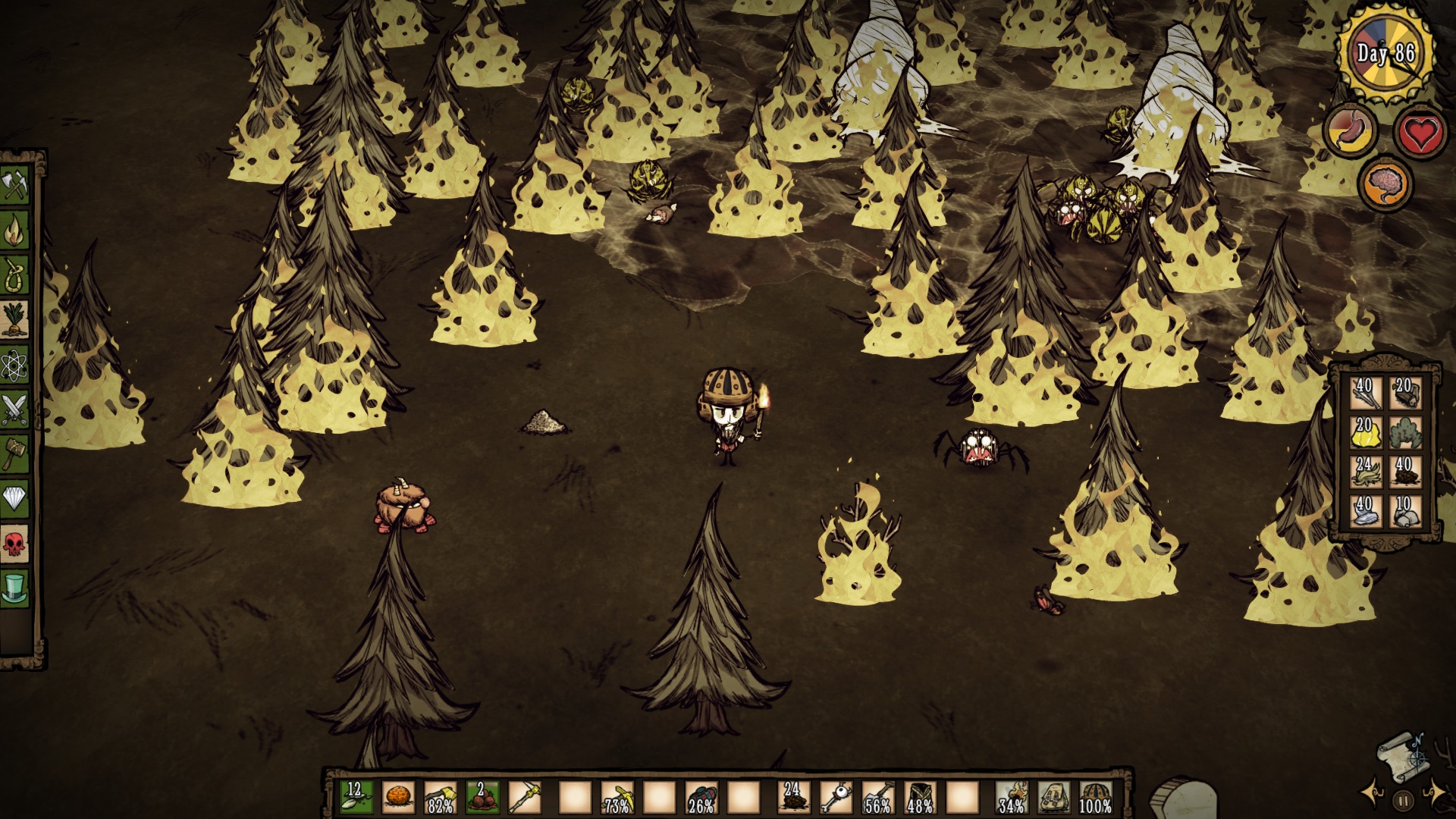The height and width of the screenshot is (819, 1456).
Task: Open the Tools crafting tab
Action: coord(15,185)
